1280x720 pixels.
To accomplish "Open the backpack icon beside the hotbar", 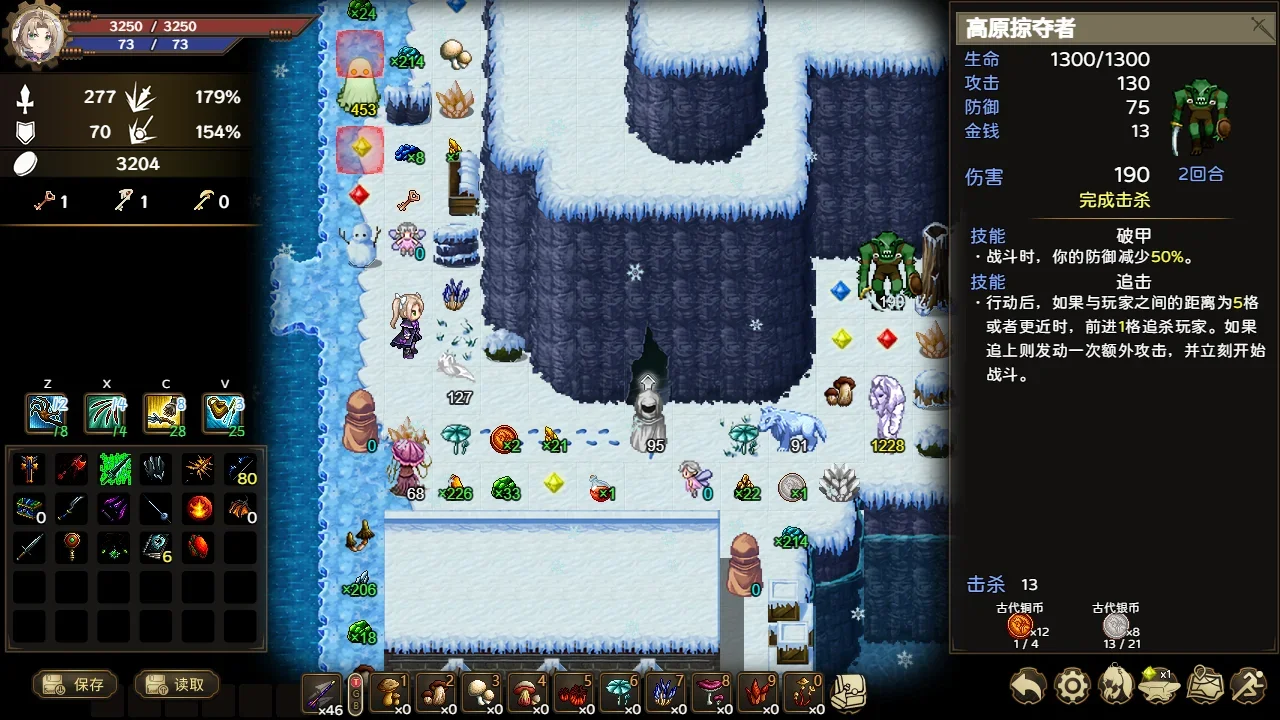I will pos(848,692).
